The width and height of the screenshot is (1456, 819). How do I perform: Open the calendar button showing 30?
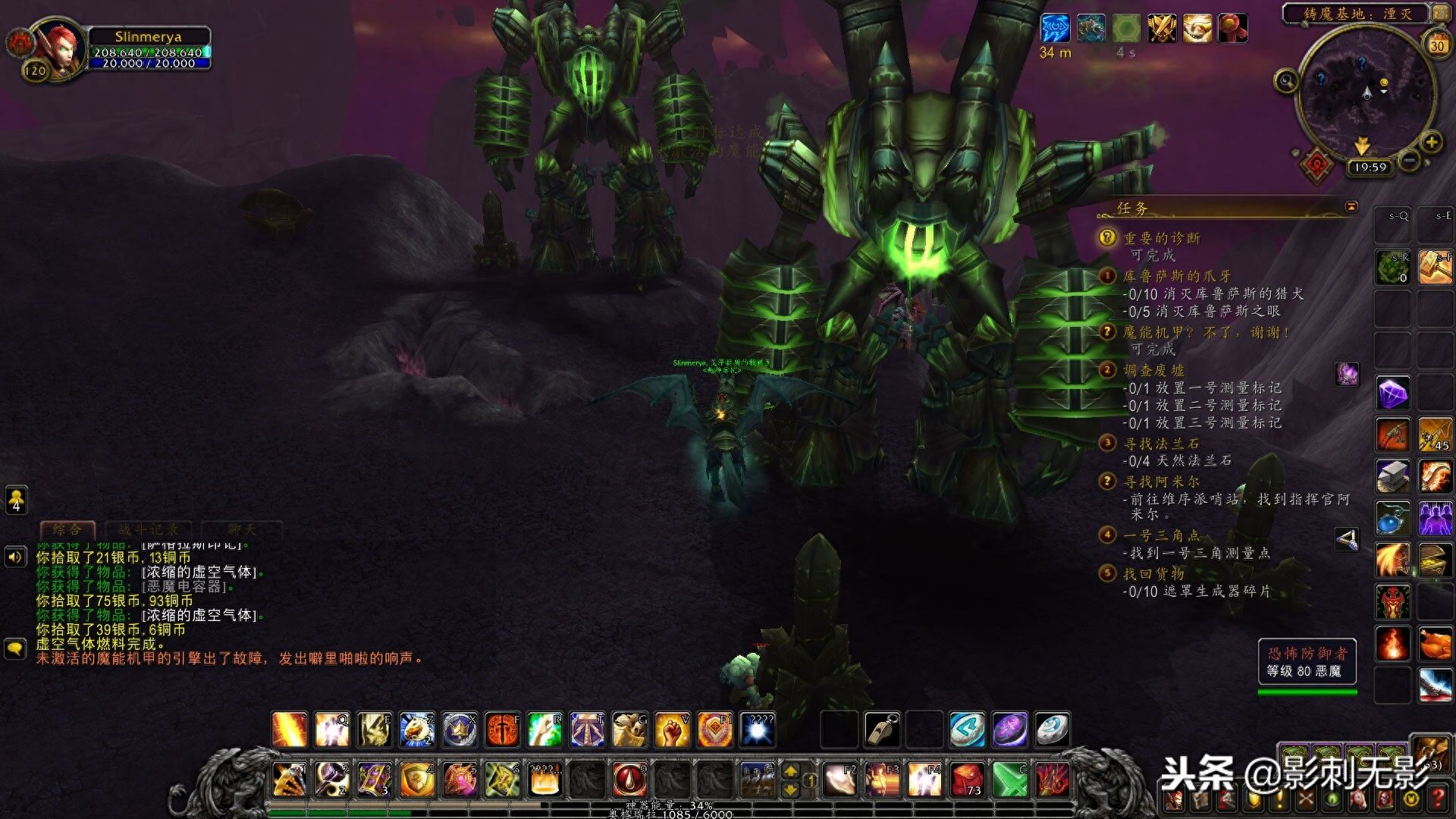(1436, 45)
